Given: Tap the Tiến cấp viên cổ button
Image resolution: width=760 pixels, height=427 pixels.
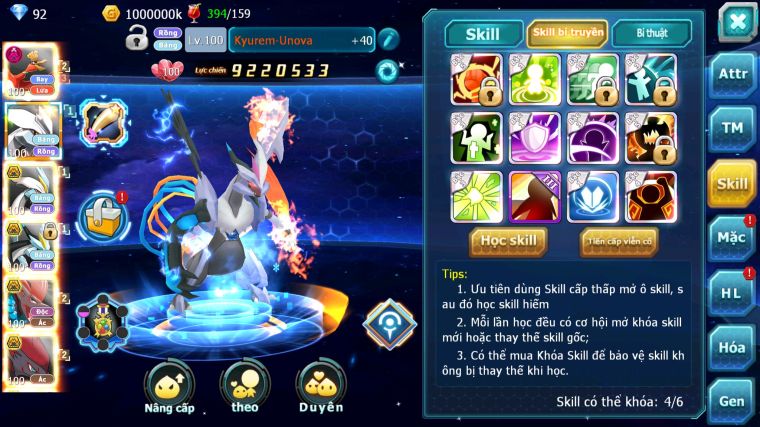Looking at the screenshot, I should click(619, 241).
